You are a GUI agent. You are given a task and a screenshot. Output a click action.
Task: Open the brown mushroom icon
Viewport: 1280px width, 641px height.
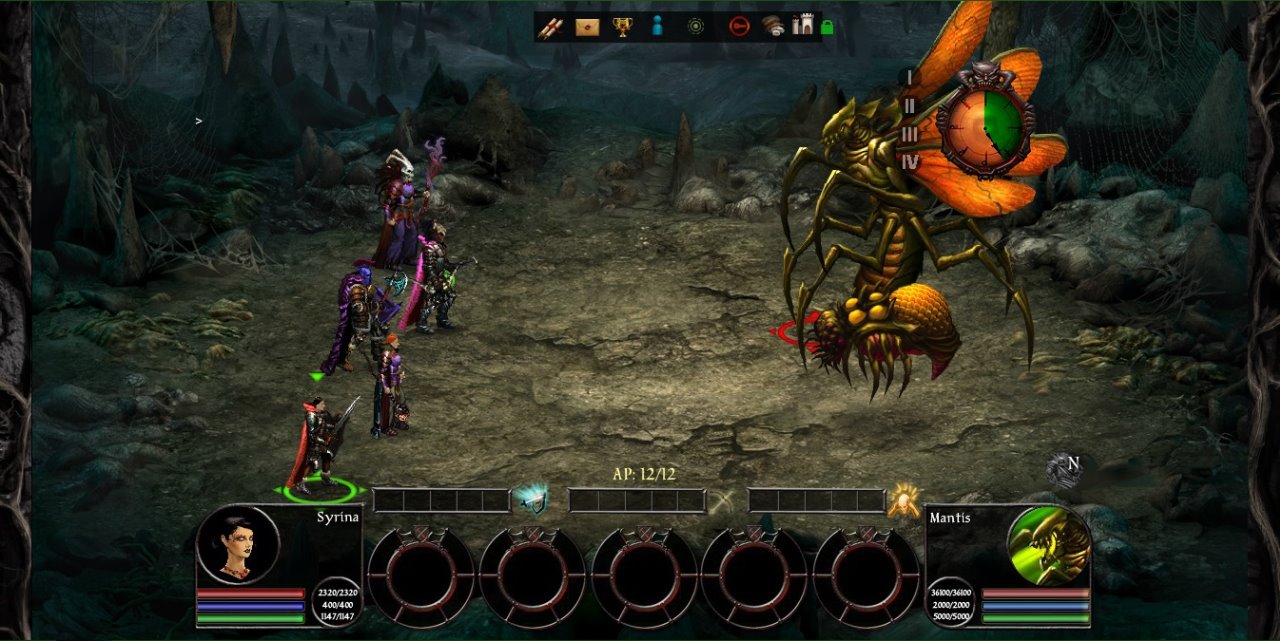(773, 27)
